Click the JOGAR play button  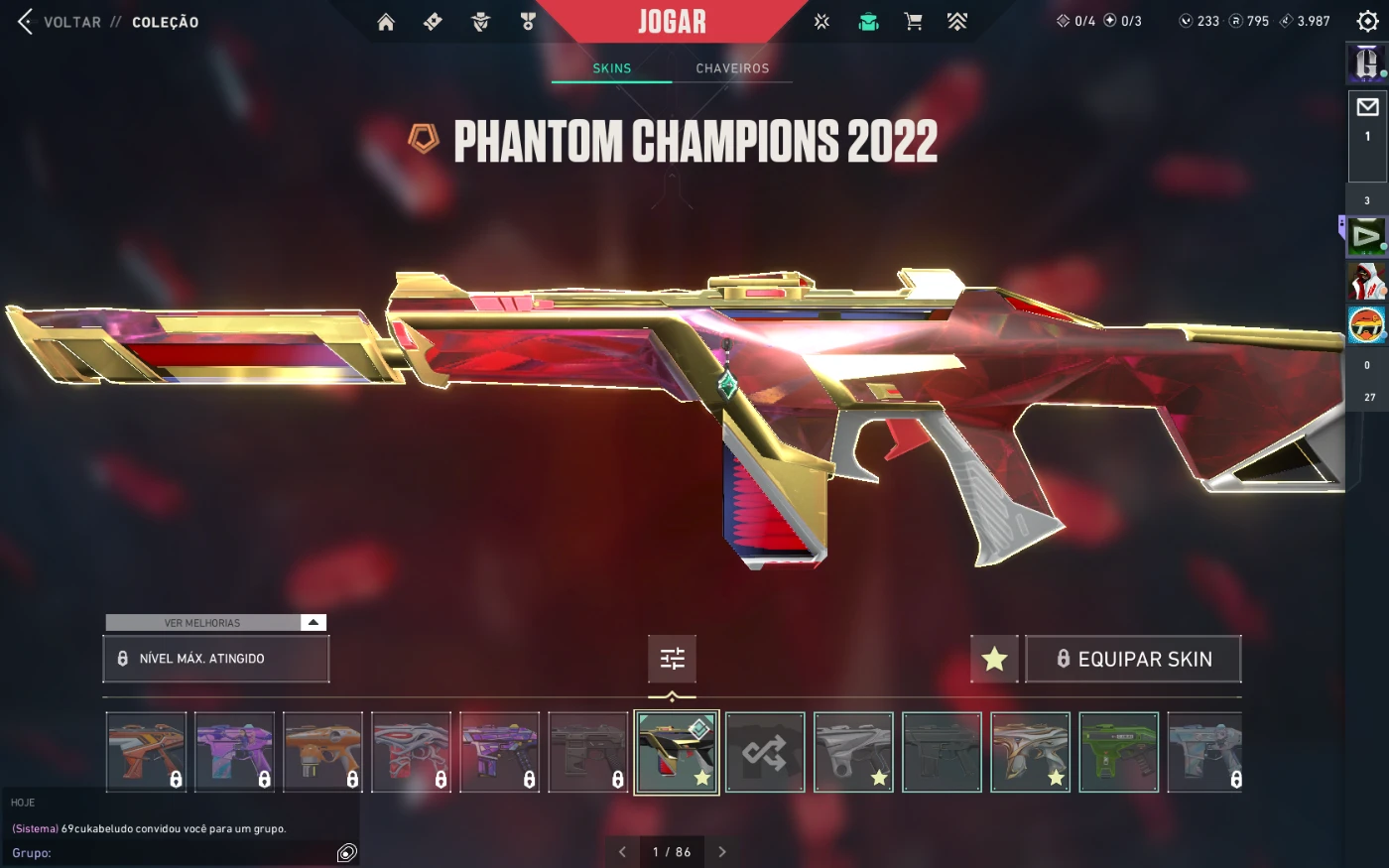pyautogui.click(x=672, y=22)
